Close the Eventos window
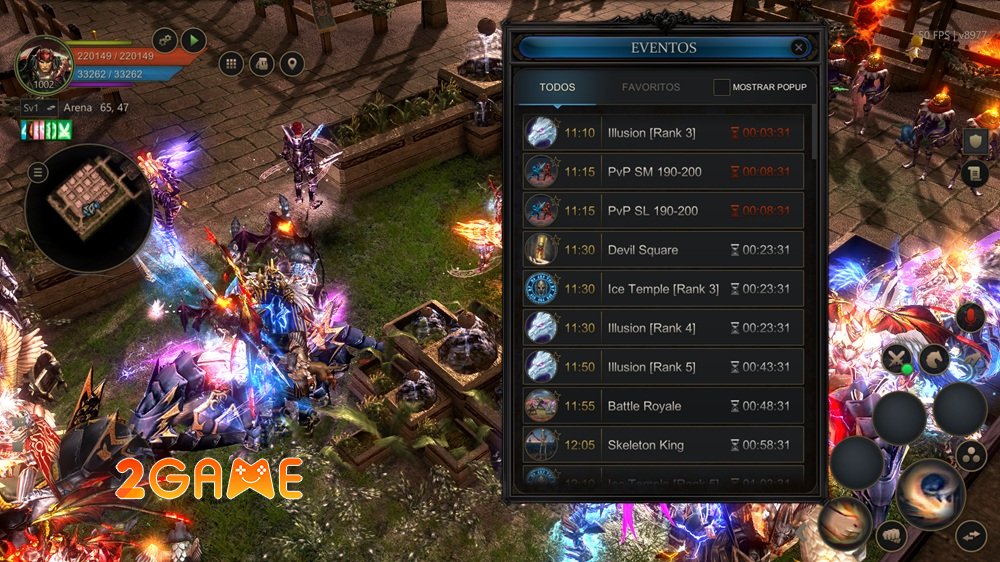Viewport: 1000px width, 562px height. coord(798,47)
